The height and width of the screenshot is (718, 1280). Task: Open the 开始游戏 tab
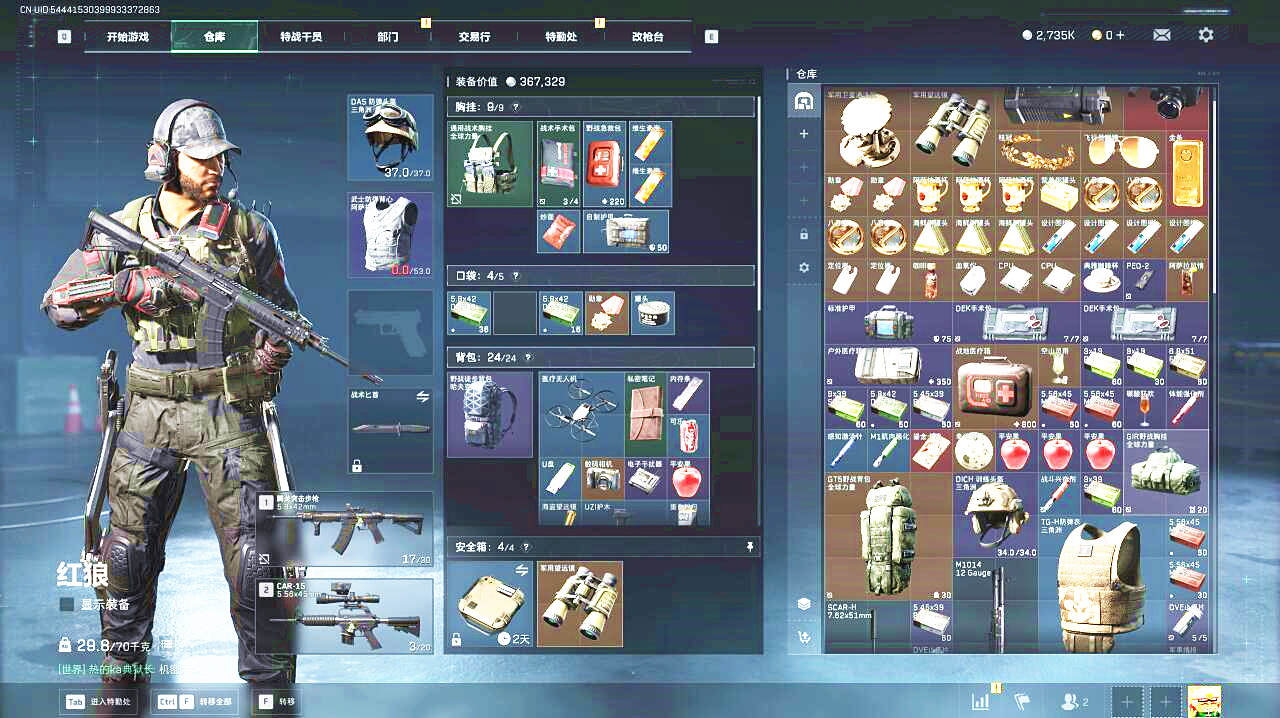click(x=128, y=37)
